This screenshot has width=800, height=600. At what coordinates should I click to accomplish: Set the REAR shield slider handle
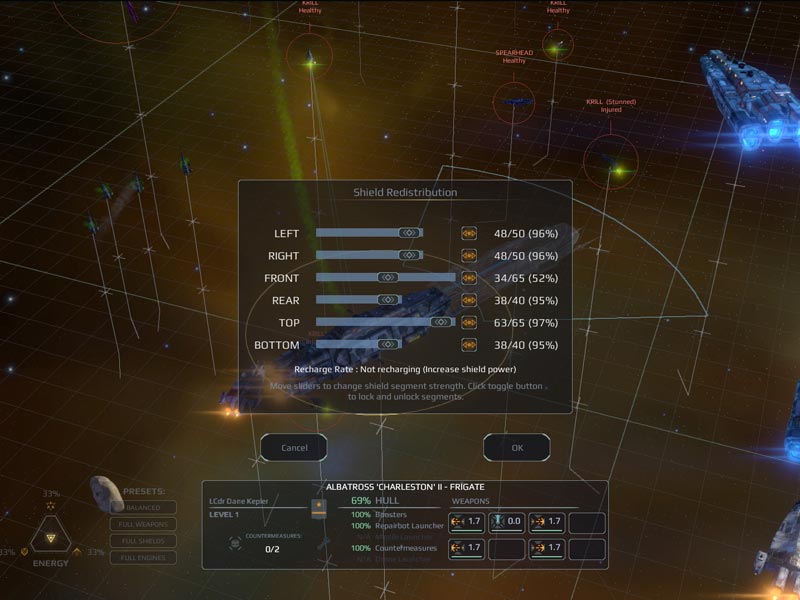pos(387,300)
